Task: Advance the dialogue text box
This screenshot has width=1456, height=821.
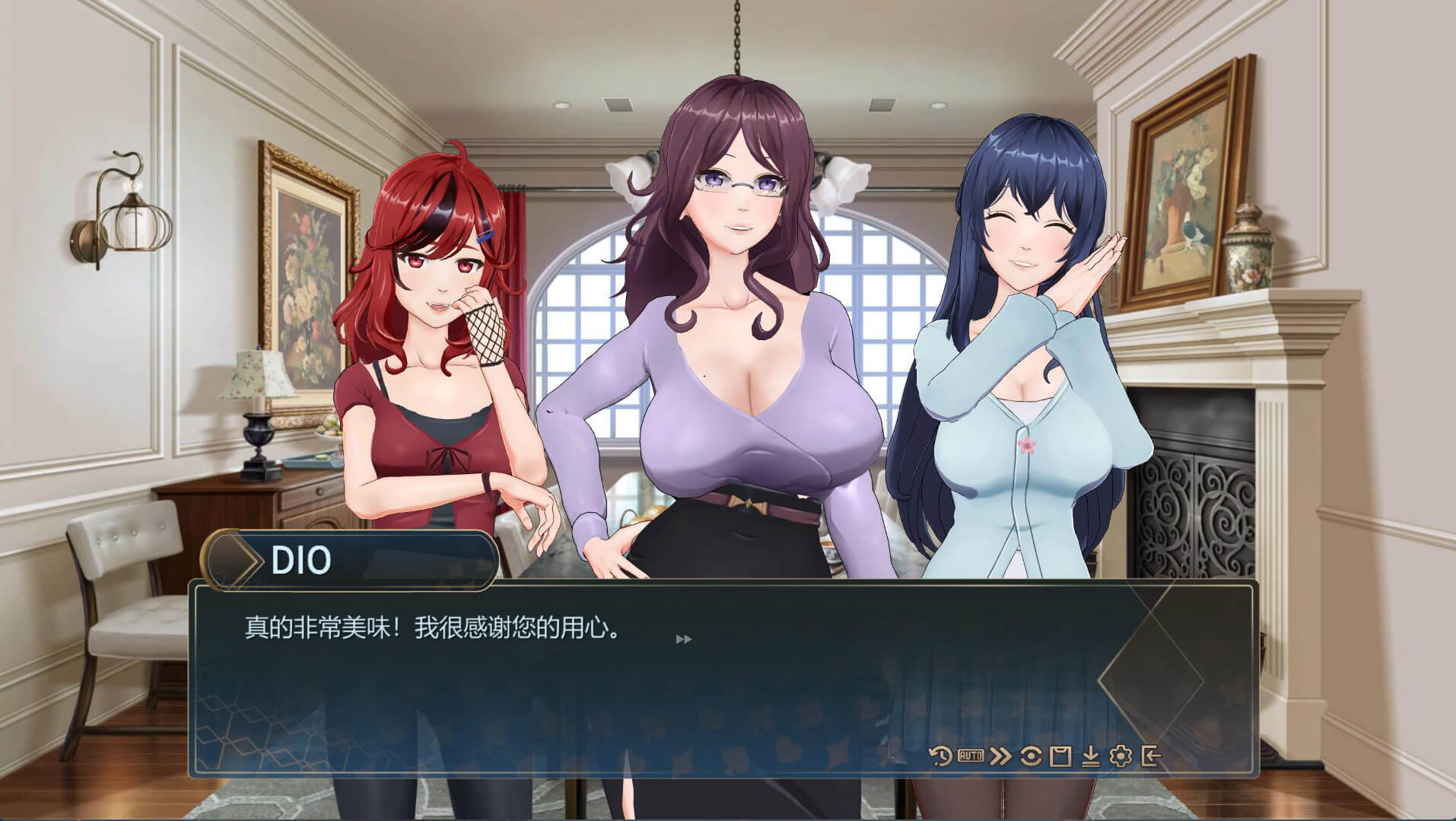Action: coord(683,639)
